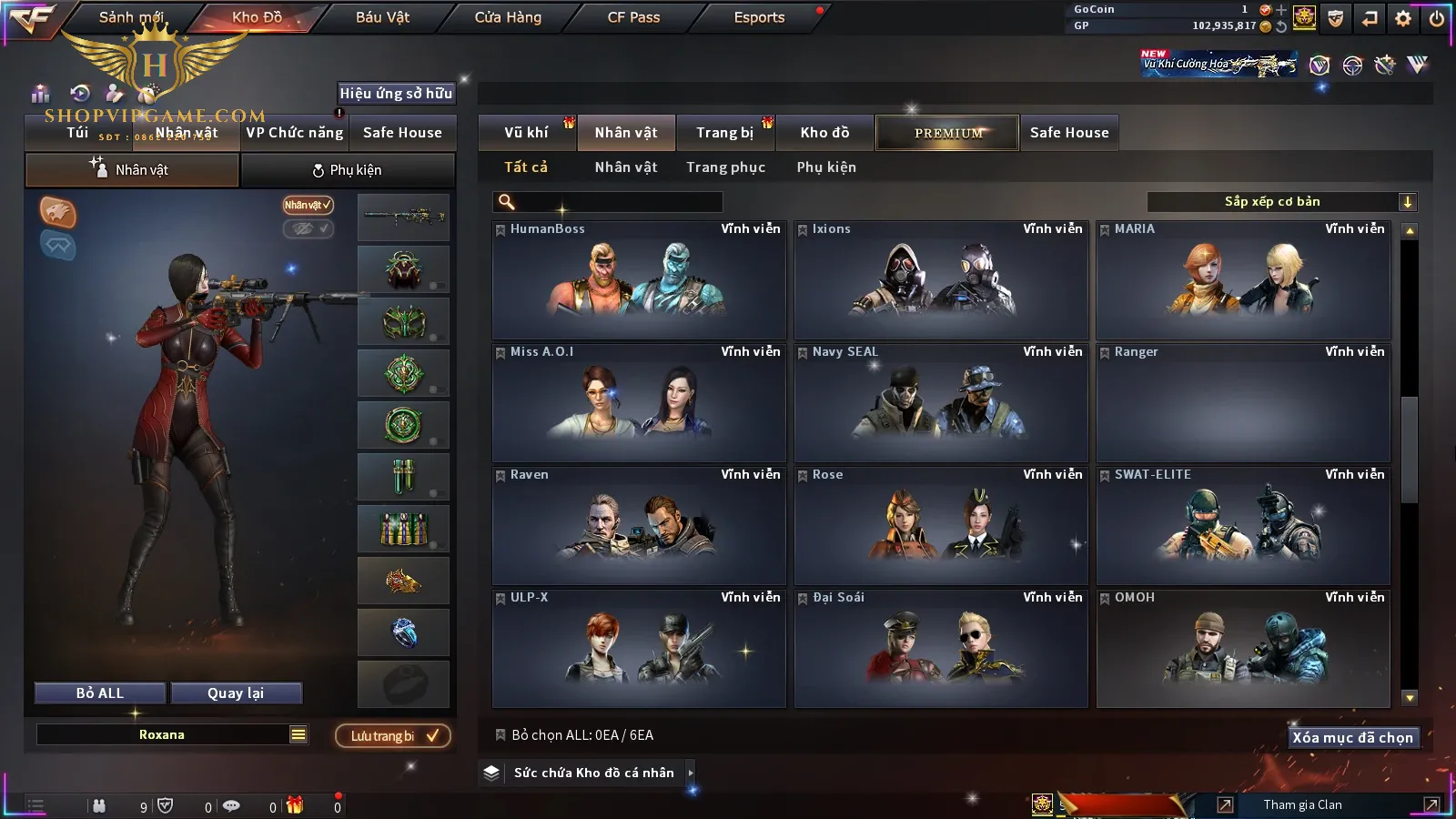Open the CF Pass menu
The image size is (1456, 819).
pos(633,17)
